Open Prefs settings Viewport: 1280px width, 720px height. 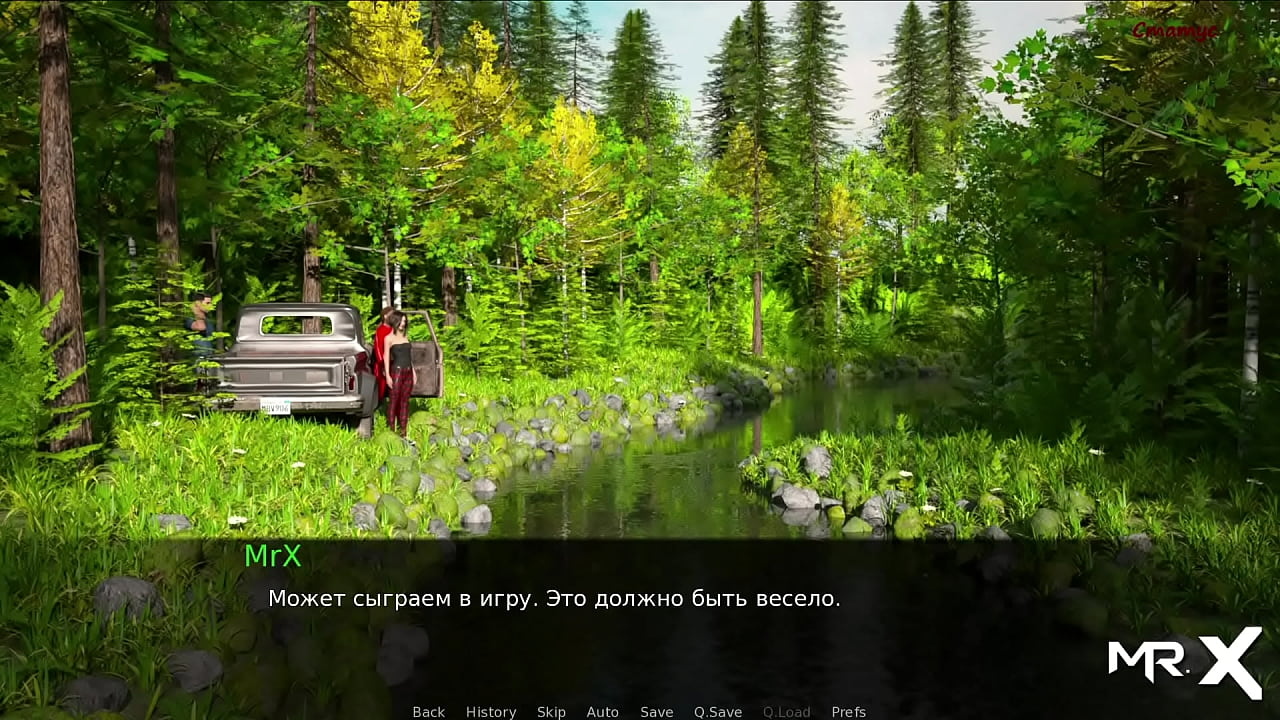click(x=848, y=712)
